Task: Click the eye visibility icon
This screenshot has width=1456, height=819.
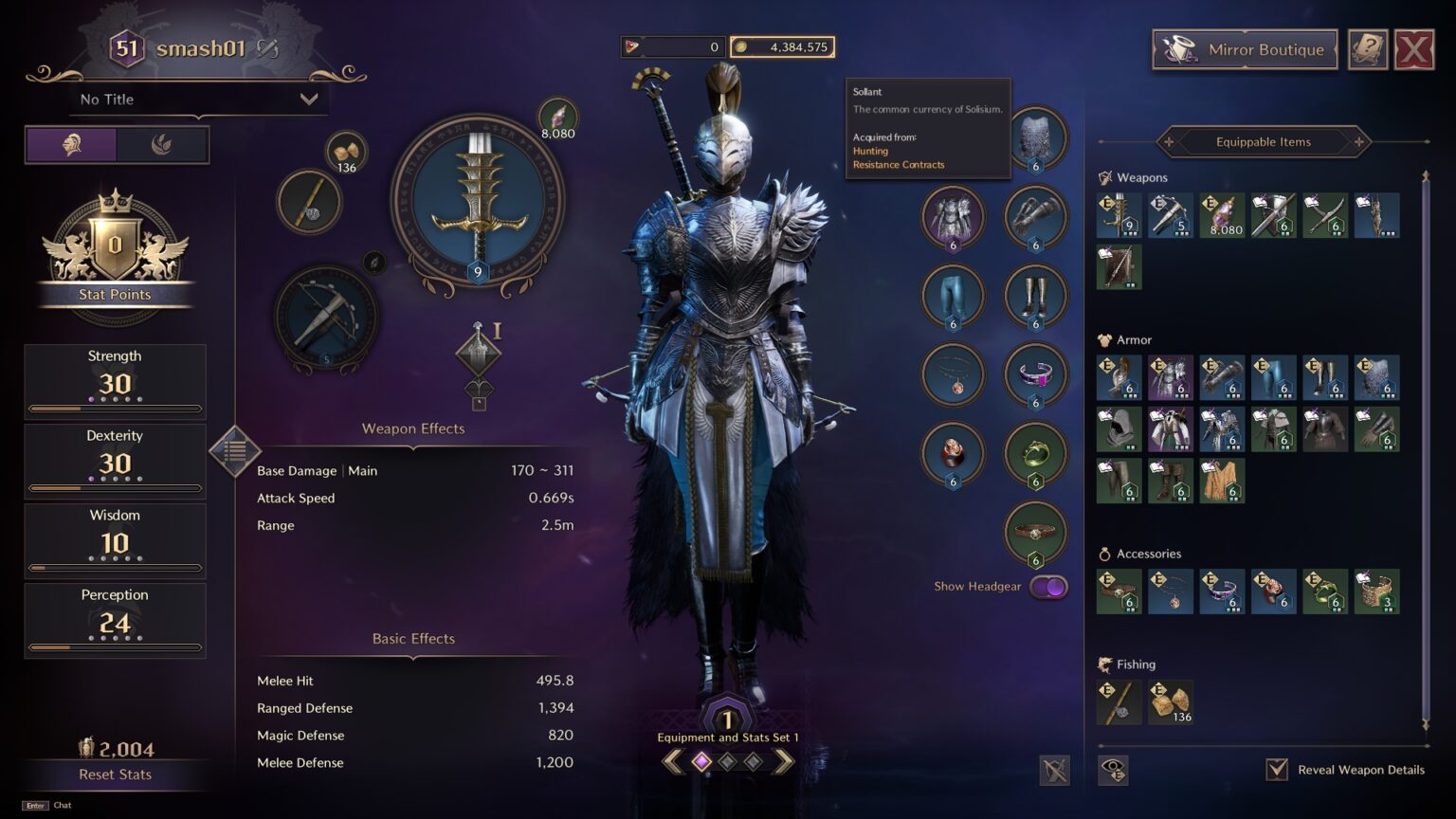Action: (1113, 770)
